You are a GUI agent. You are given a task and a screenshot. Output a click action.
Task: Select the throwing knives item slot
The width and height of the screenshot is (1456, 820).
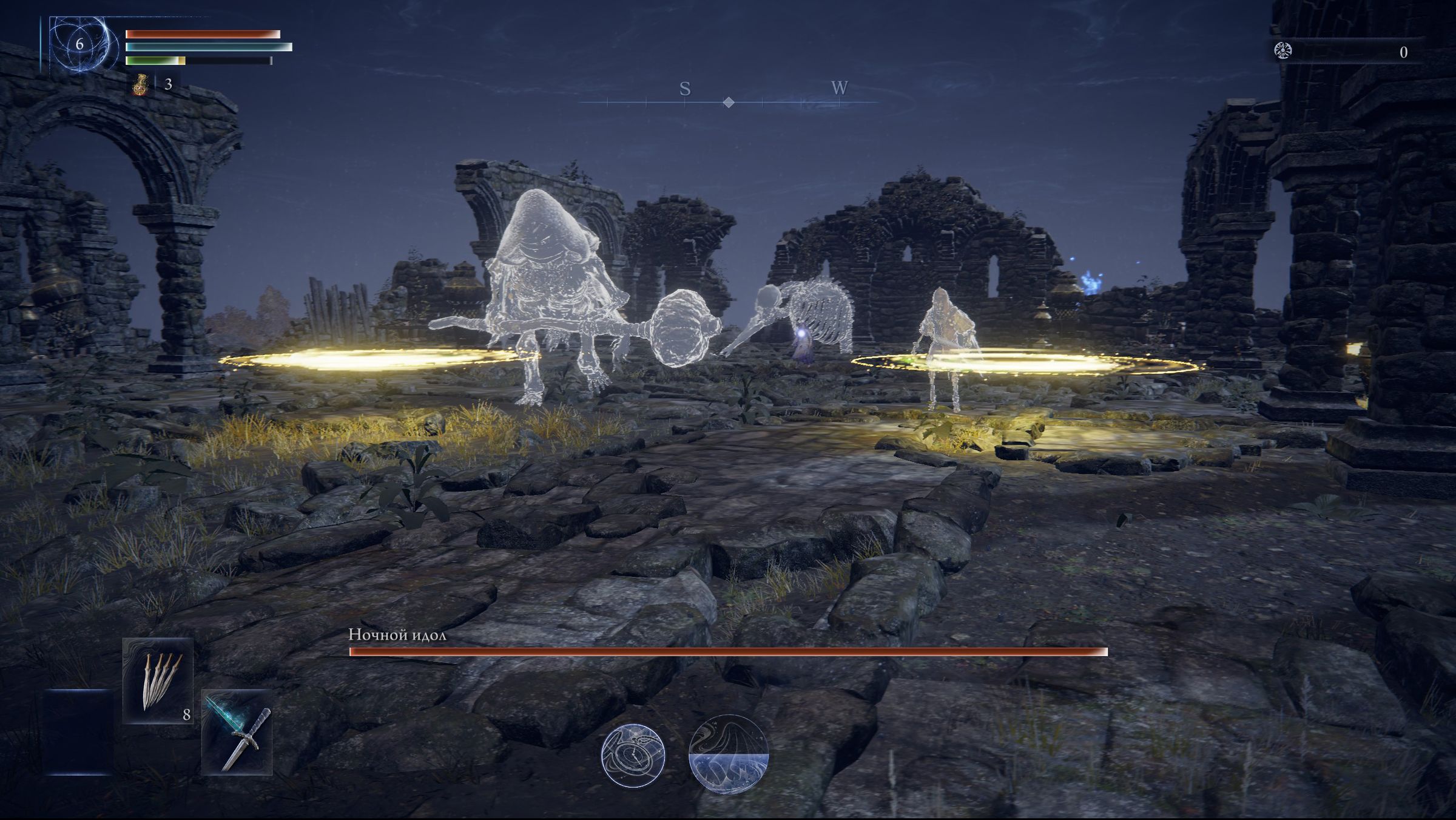tap(158, 681)
